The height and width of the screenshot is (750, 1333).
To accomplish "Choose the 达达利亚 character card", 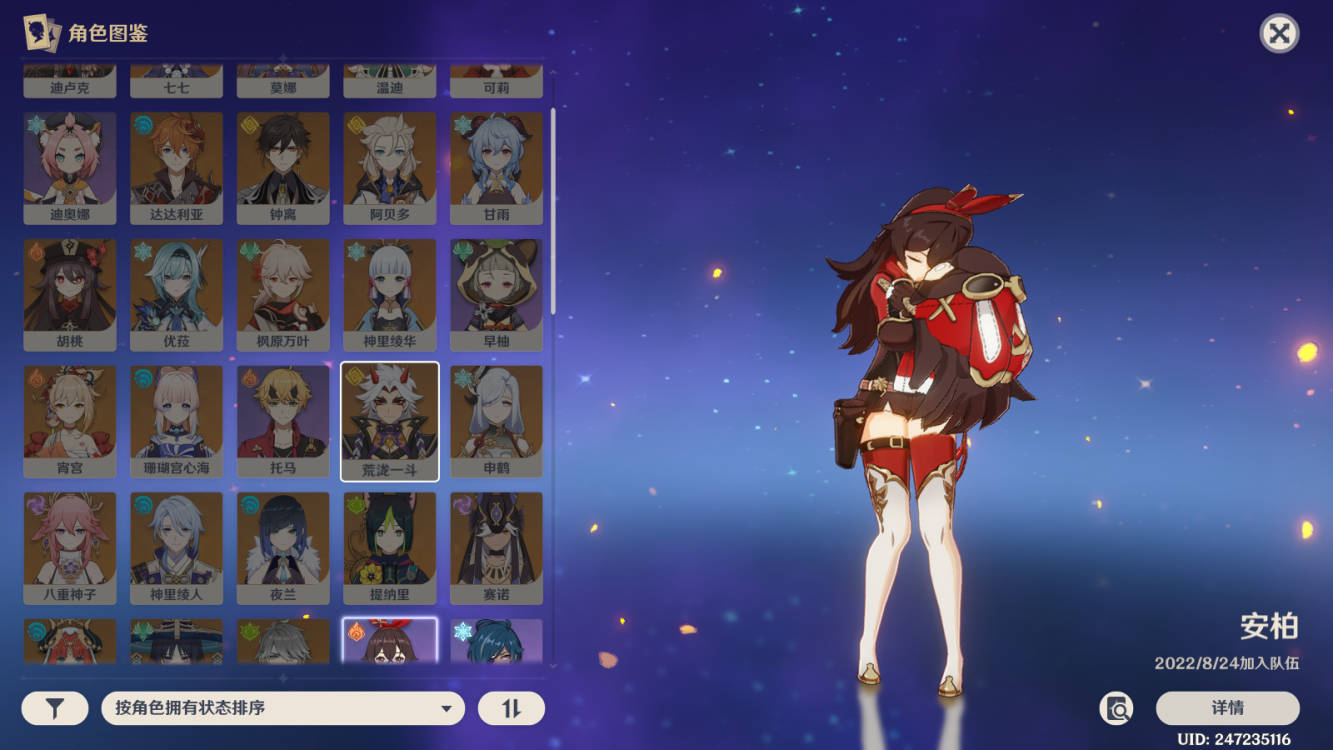I will click(x=176, y=167).
